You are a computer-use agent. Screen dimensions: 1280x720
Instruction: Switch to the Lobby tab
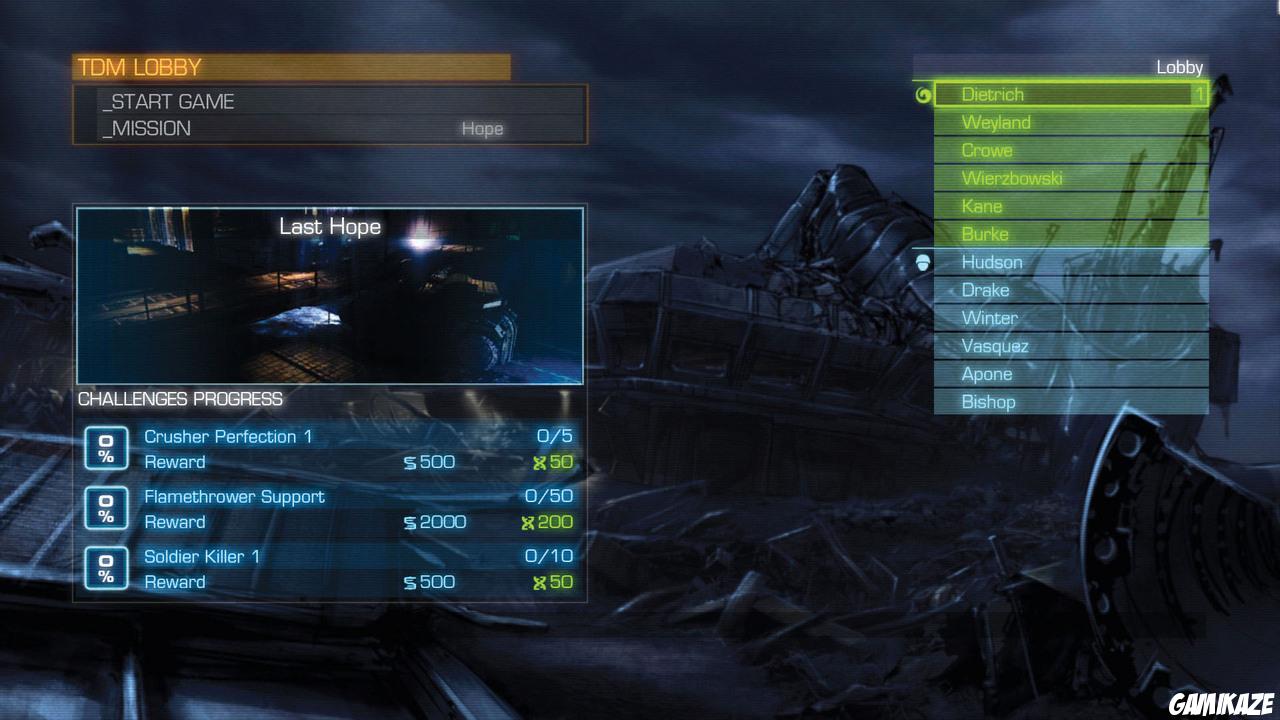(1180, 67)
